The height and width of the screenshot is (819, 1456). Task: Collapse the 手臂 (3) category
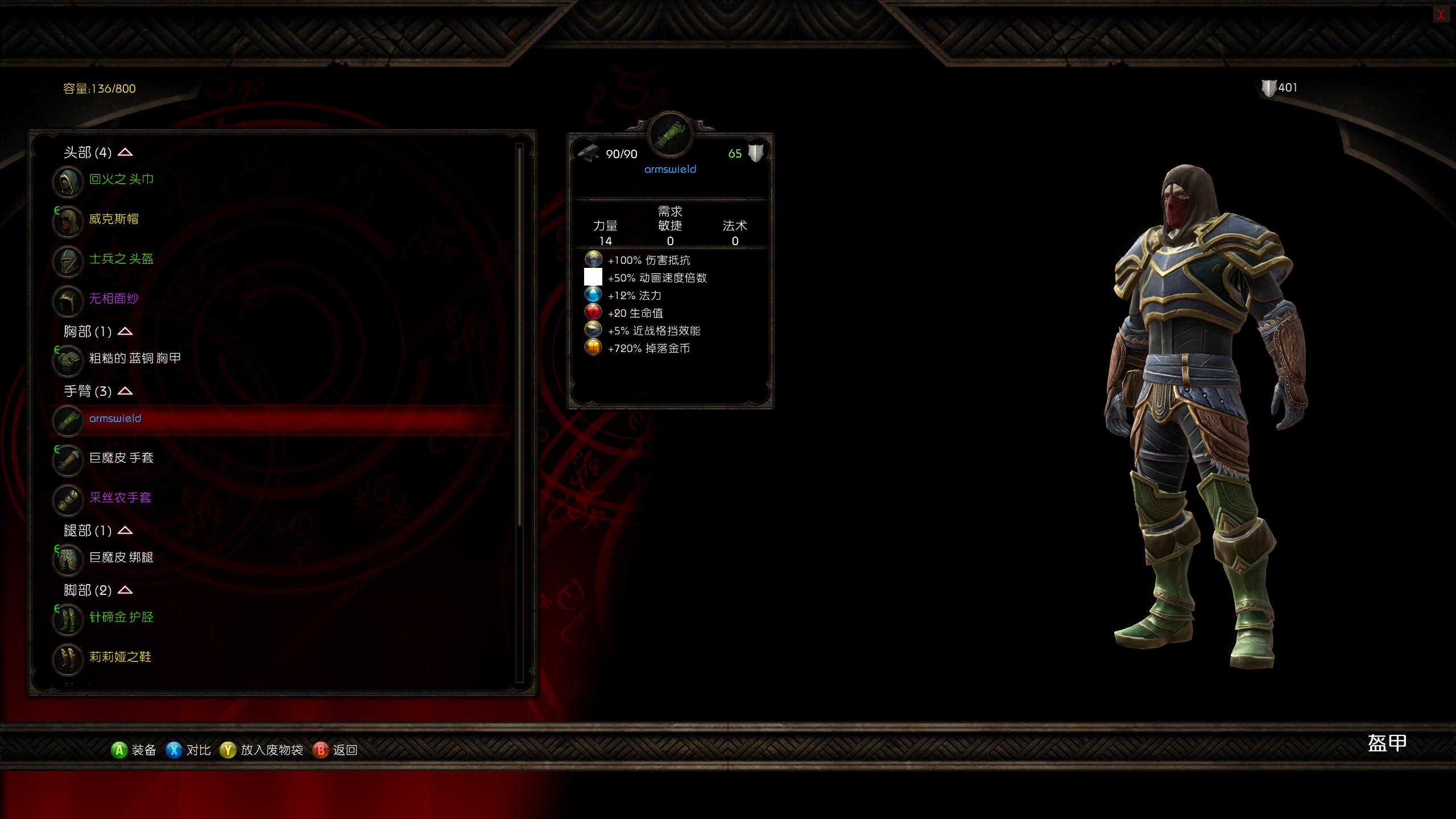pyautogui.click(x=125, y=391)
